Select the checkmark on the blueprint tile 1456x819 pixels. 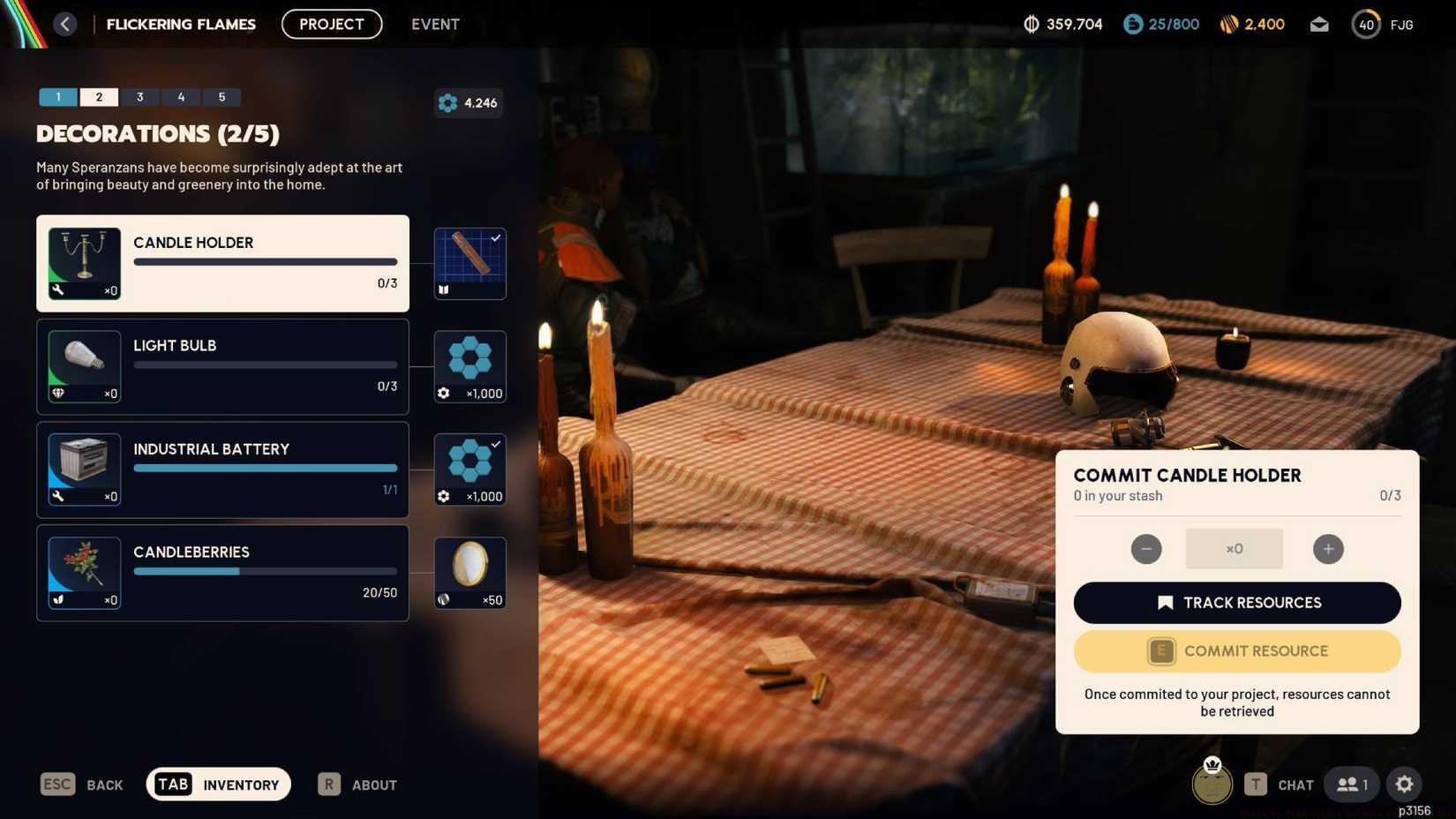point(496,237)
